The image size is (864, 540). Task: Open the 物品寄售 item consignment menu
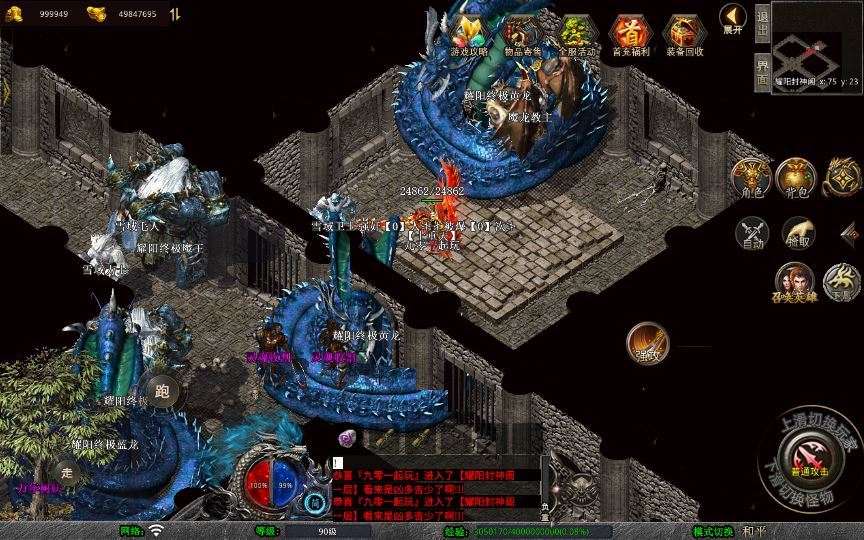(x=523, y=35)
